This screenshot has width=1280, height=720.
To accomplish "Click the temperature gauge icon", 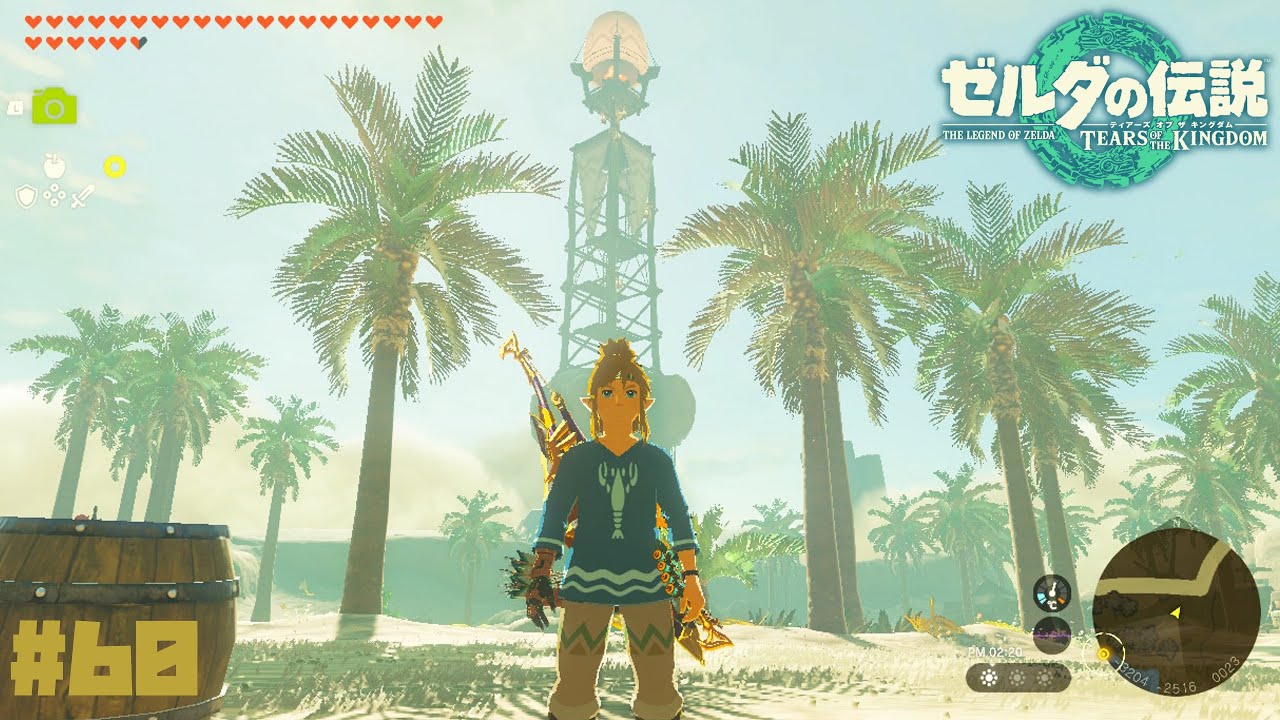I will pos(1051,593).
